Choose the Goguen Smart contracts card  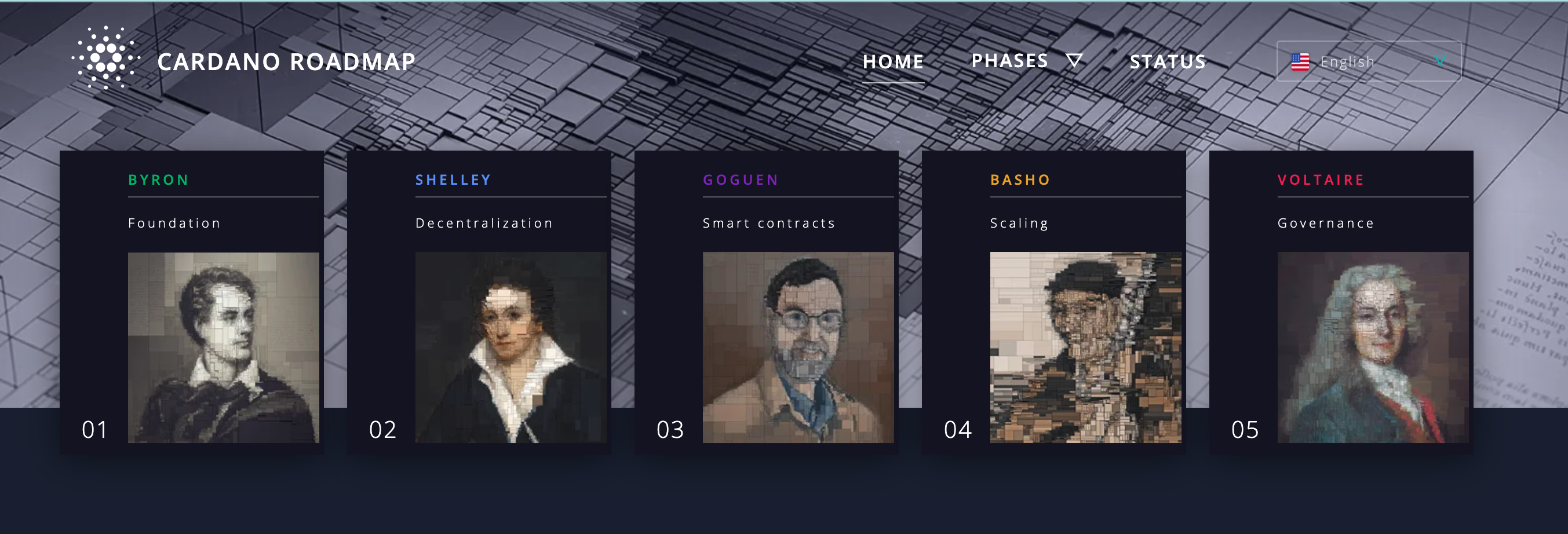767,302
